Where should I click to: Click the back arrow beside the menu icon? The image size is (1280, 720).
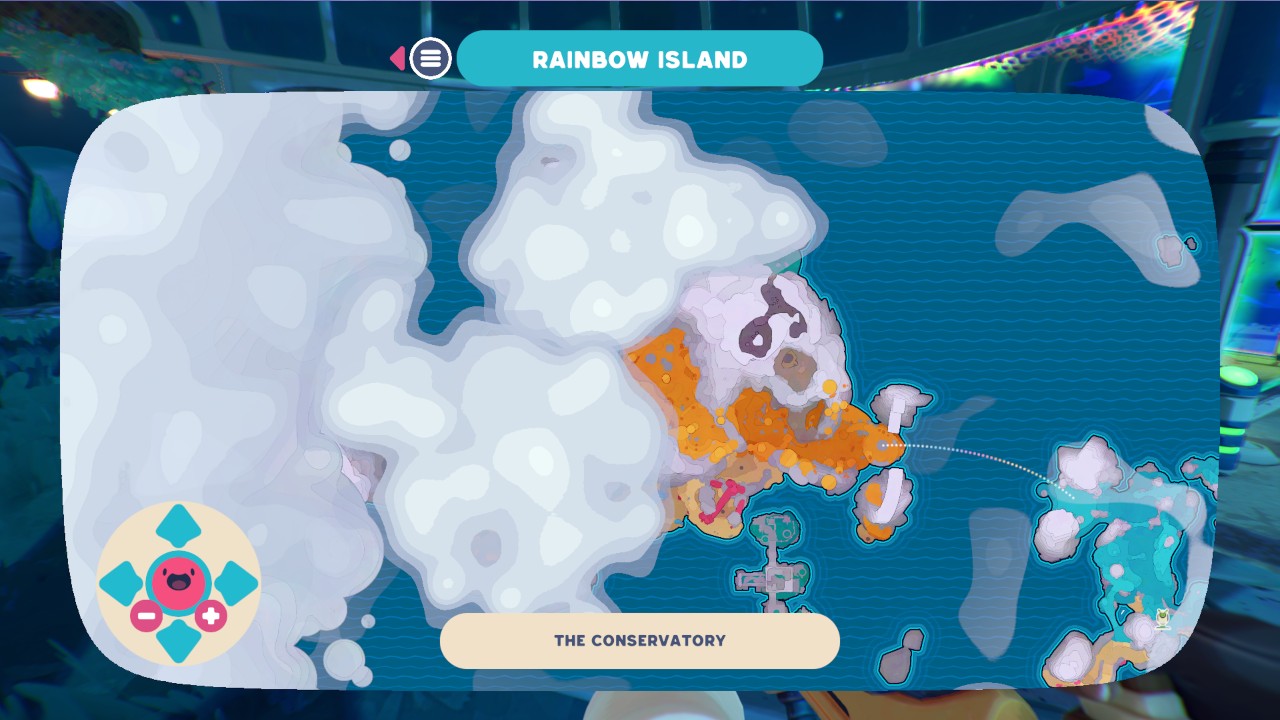coord(396,58)
